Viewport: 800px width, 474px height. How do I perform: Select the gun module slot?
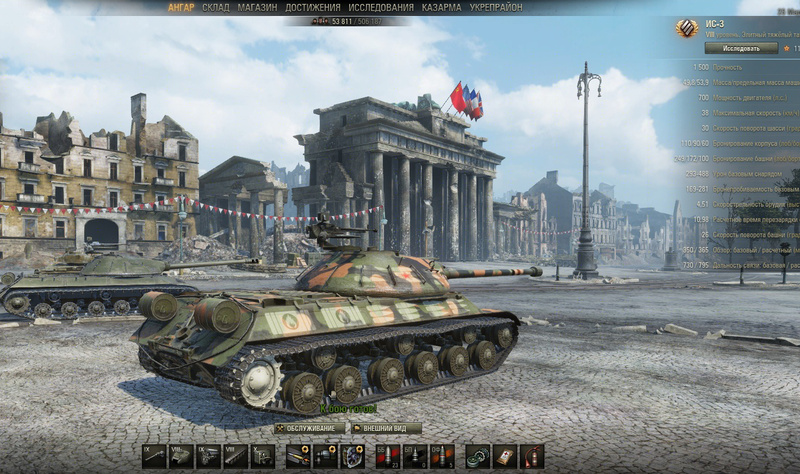click(154, 456)
